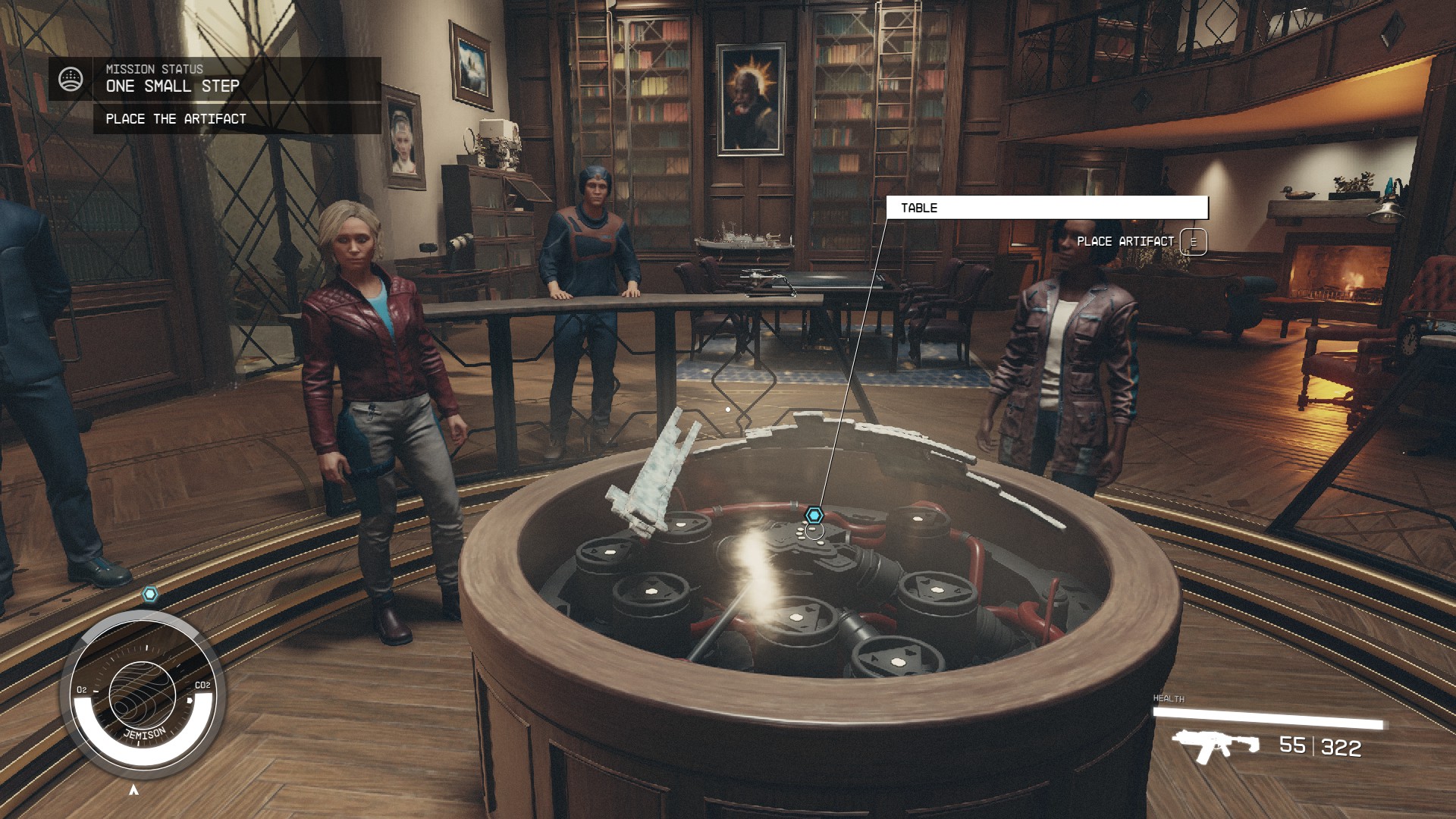This screenshot has height=819, width=1456.
Task: Click the equipped weapon icon
Action: (x=1214, y=745)
